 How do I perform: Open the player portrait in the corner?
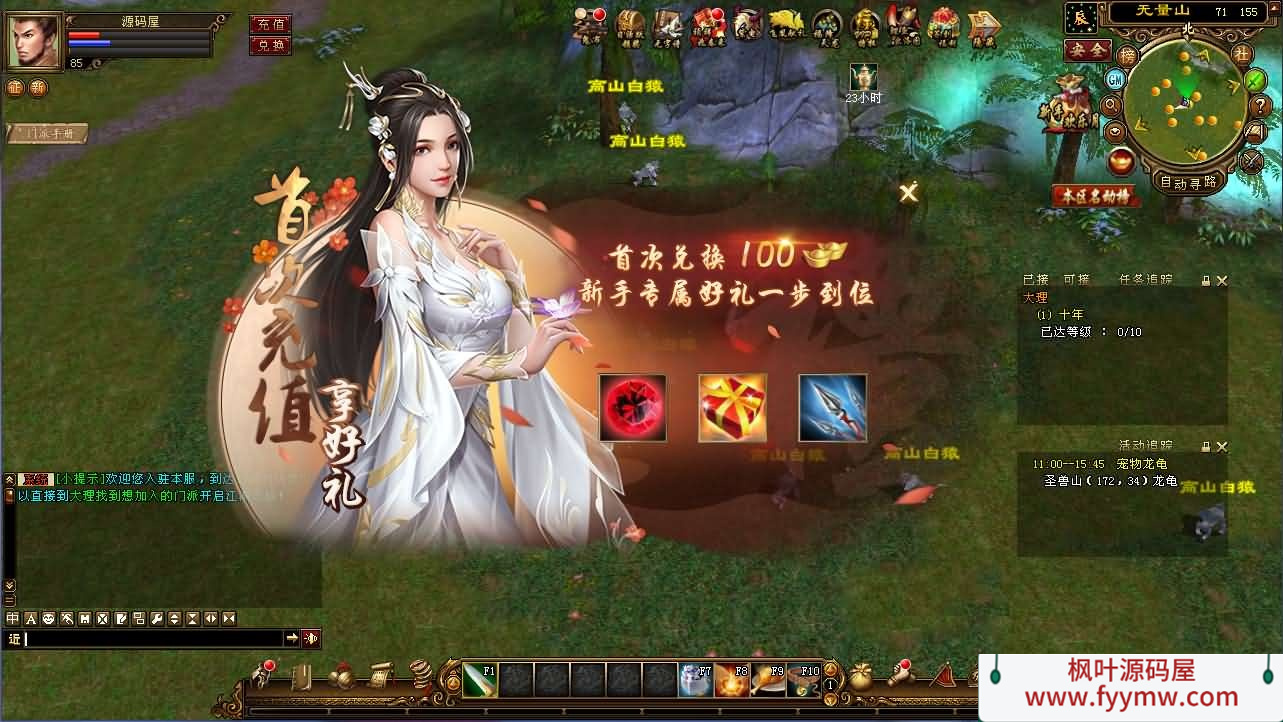point(33,42)
